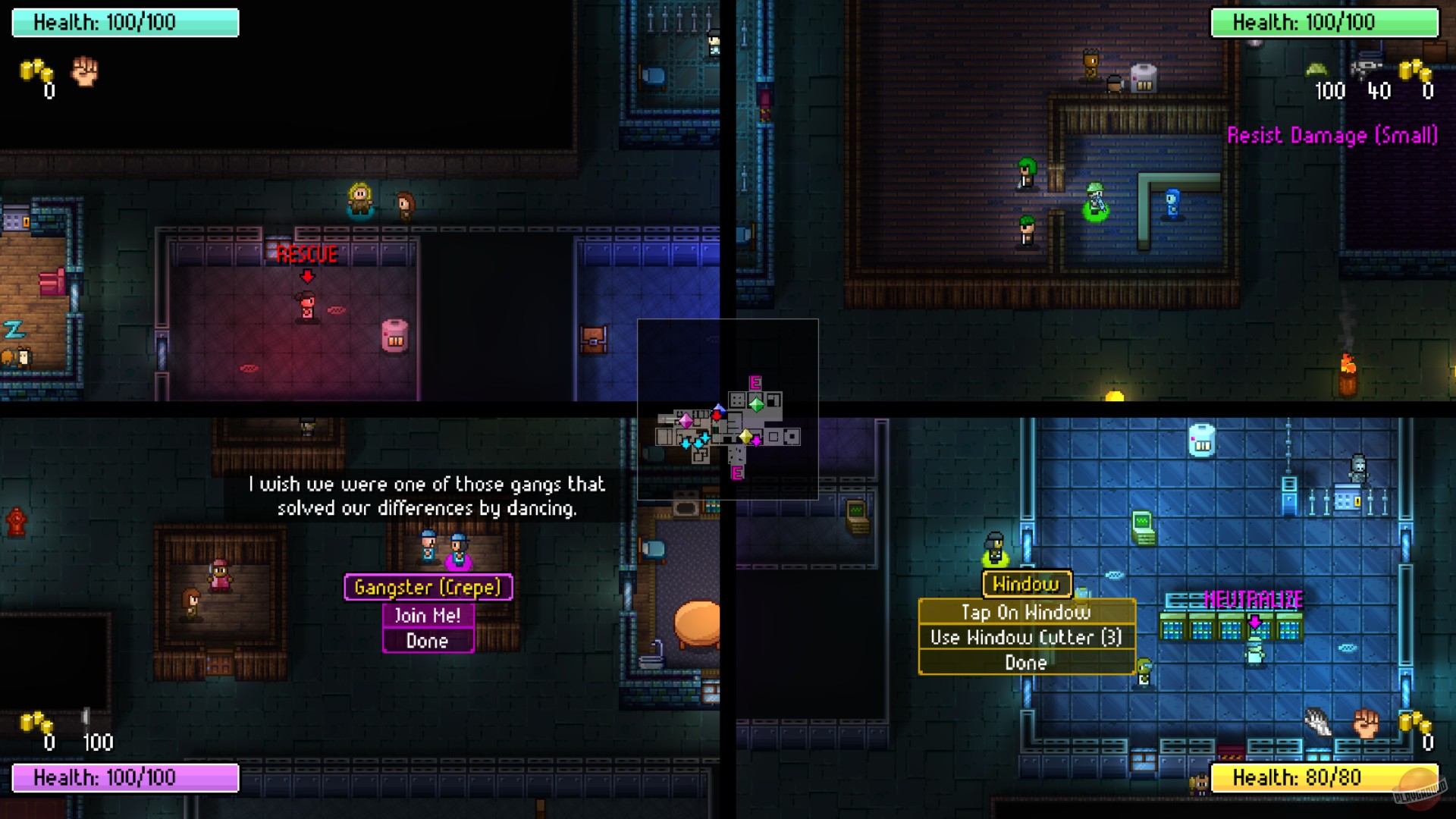Click the Resist Damage (Small) status text
1456x819 pixels.
(x=1335, y=136)
